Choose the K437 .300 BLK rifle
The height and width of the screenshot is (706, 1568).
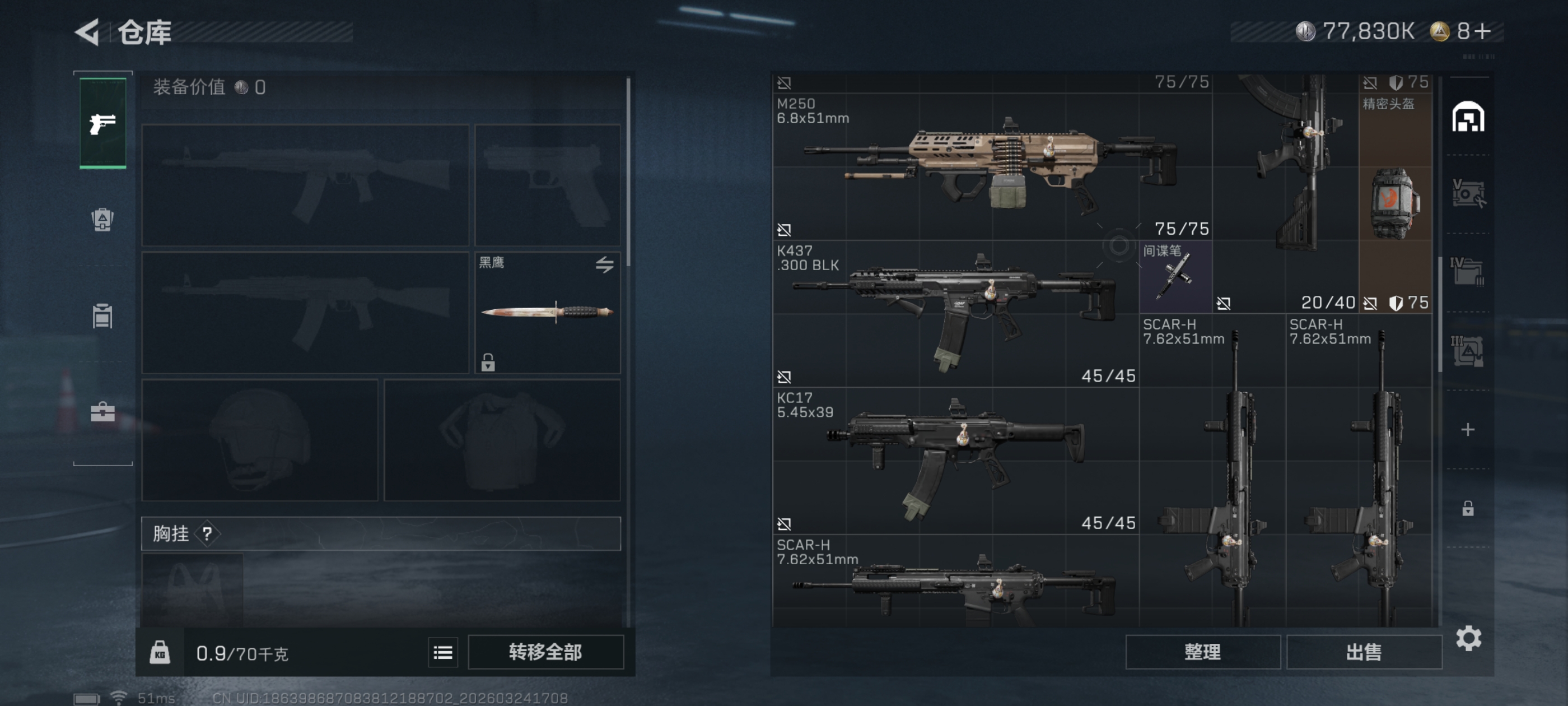956,310
